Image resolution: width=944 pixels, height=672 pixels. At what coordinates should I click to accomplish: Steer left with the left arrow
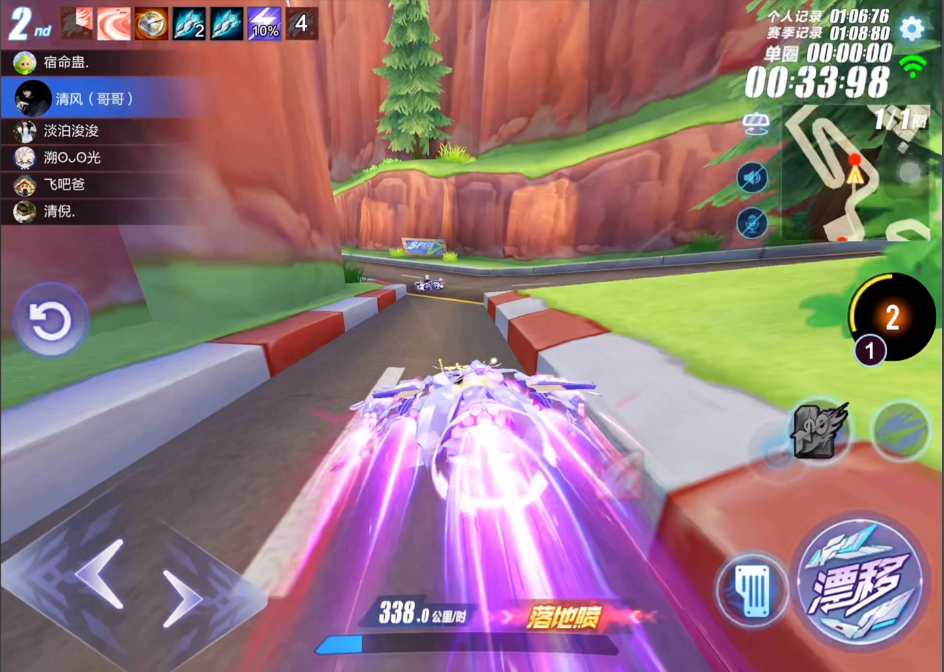[99, 573]
